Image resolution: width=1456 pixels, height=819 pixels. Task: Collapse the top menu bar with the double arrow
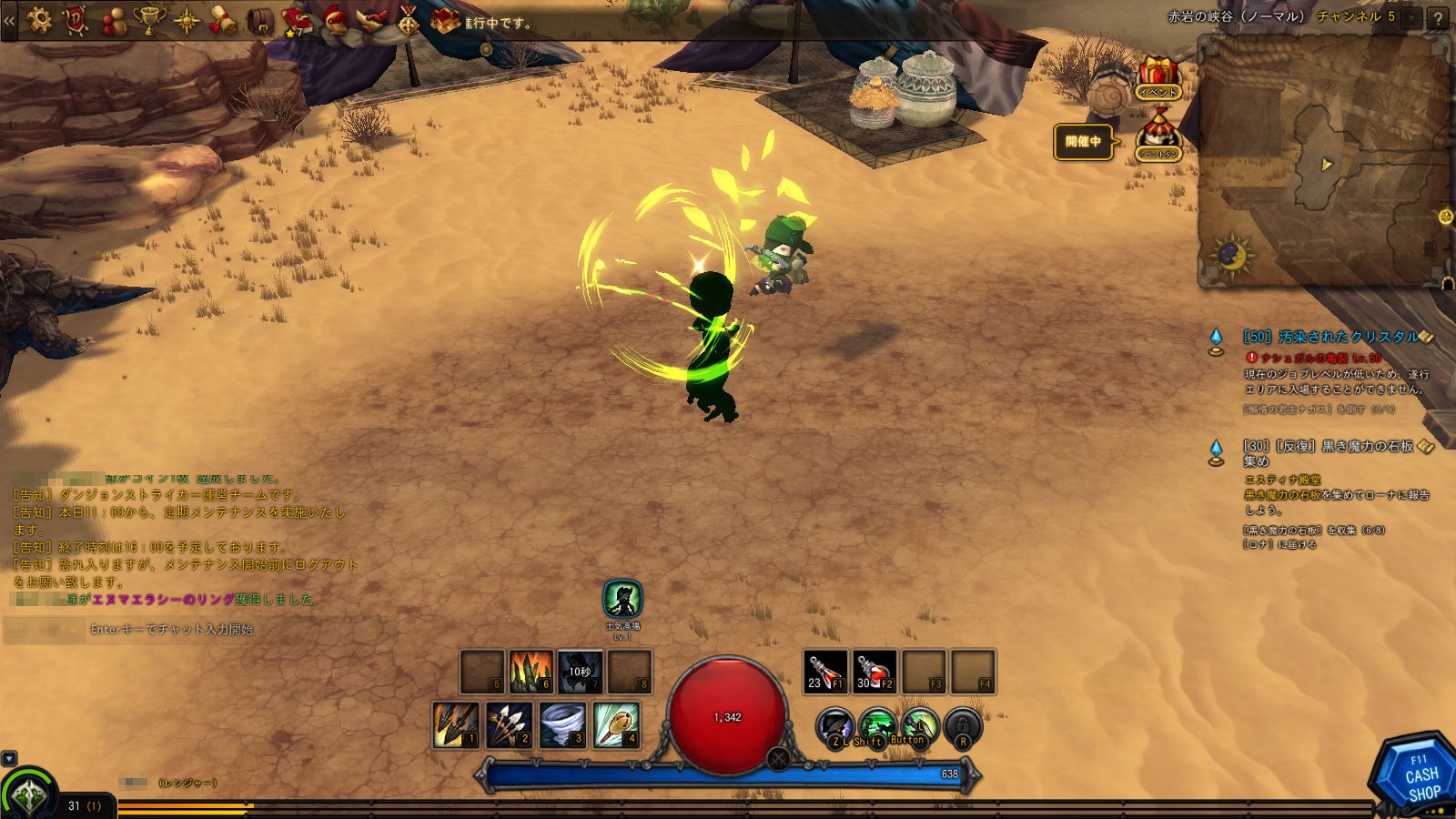pos(9,19)
